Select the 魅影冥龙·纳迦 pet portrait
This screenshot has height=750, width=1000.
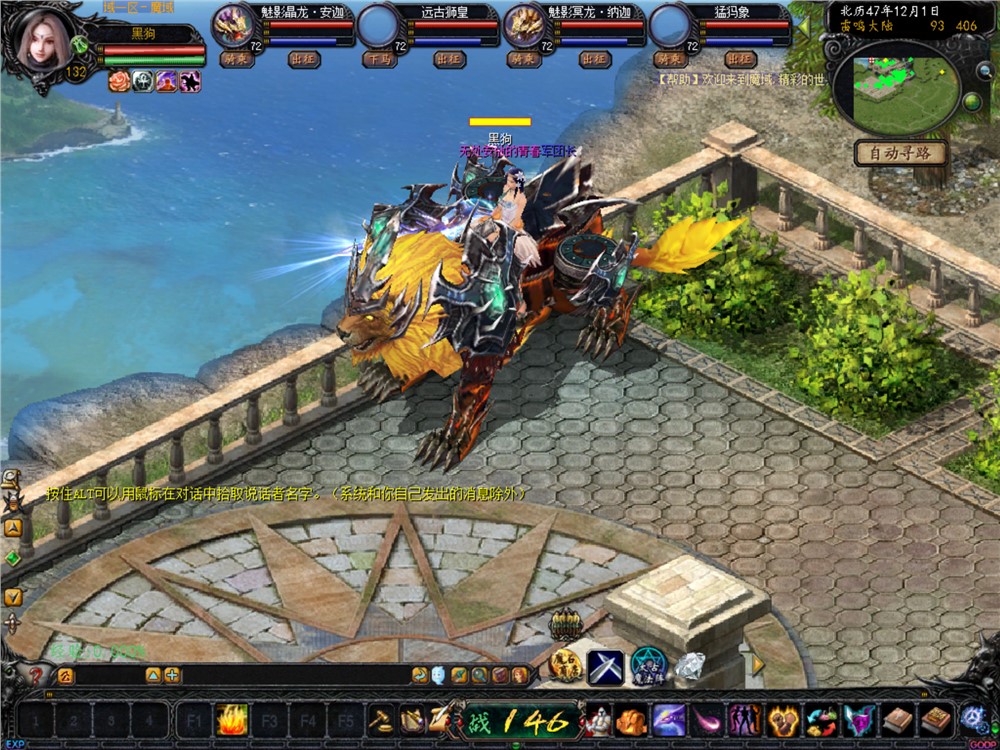coord(524,25)
